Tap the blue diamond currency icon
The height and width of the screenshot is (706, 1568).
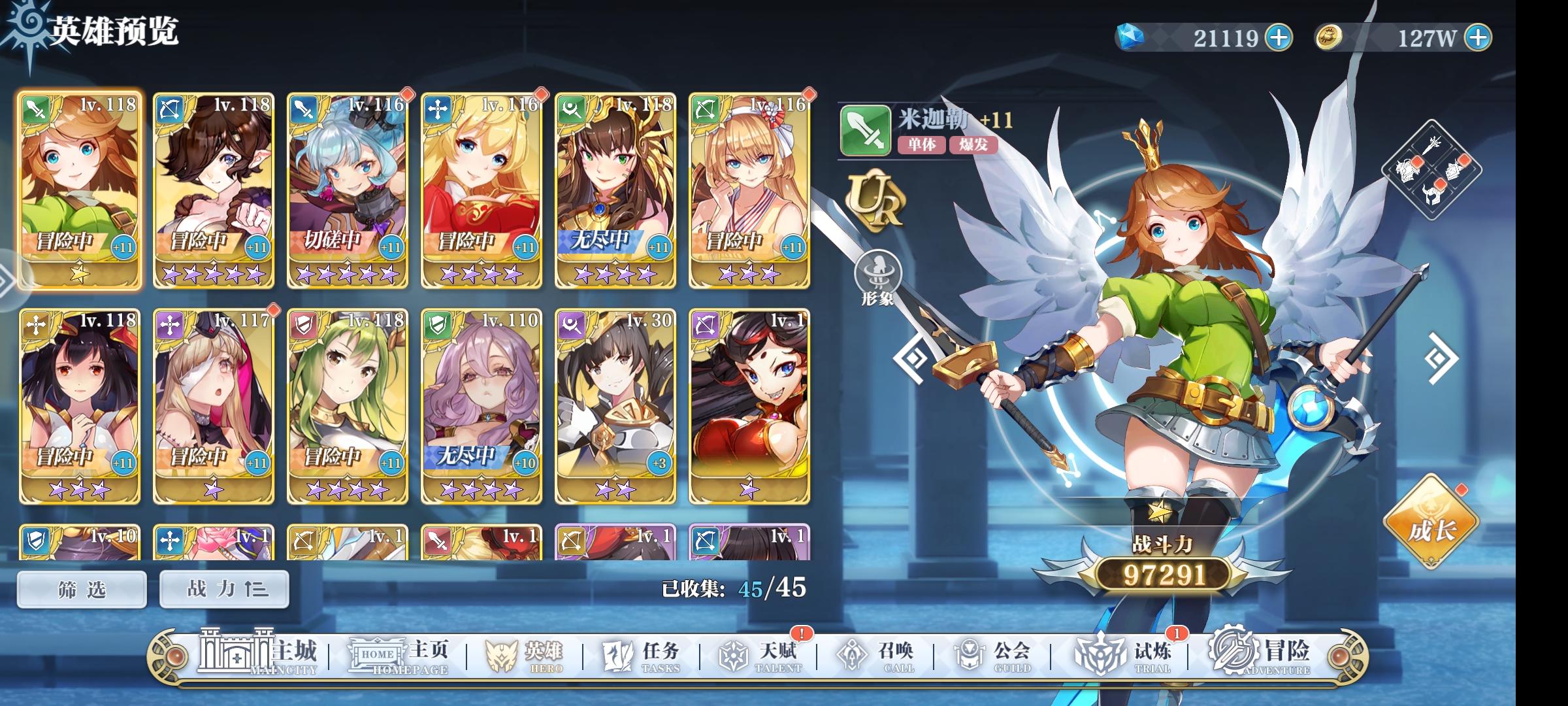click(1130, 39)
